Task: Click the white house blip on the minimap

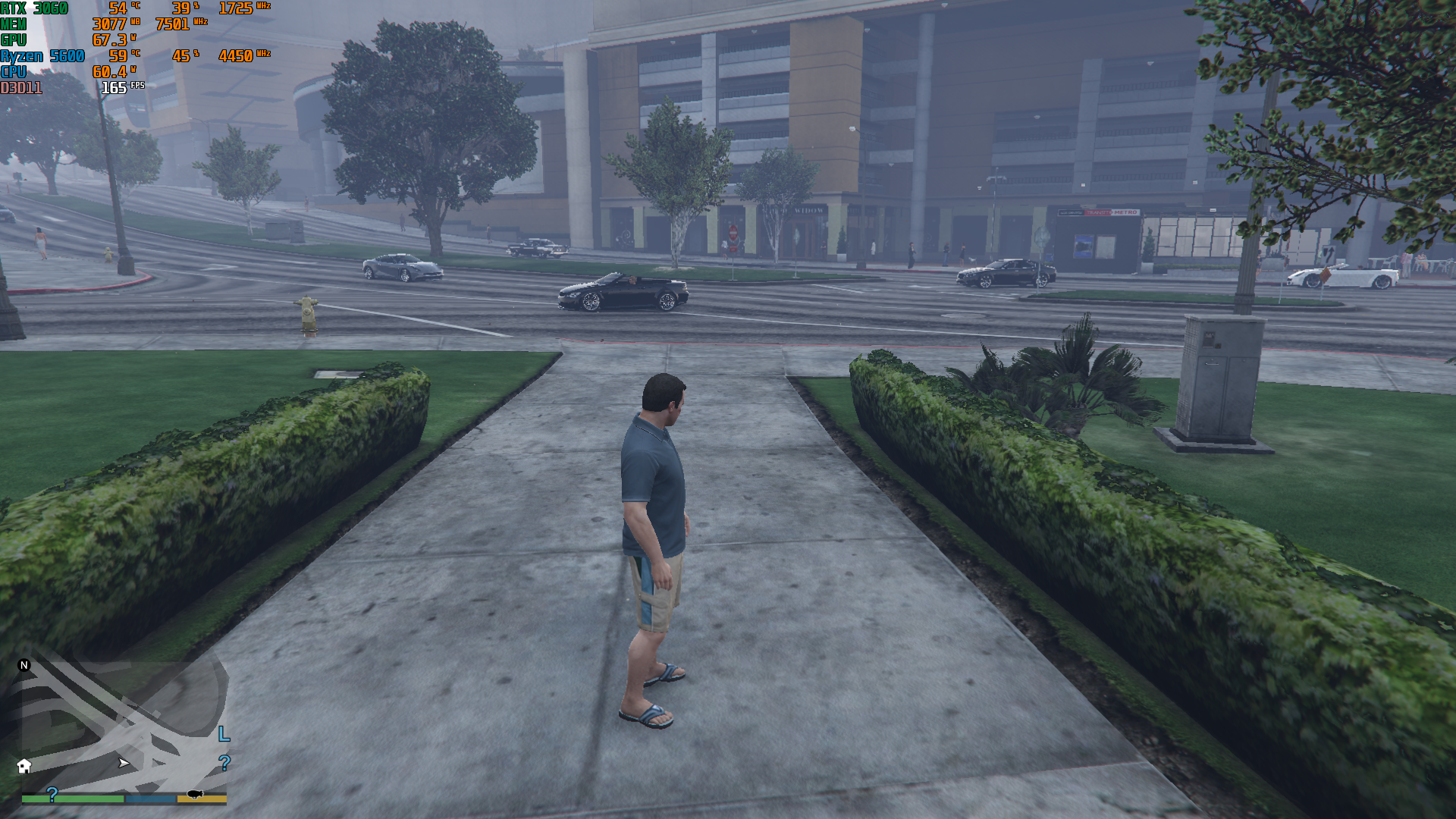Action: pyautogui.click(x=24, y=766)
